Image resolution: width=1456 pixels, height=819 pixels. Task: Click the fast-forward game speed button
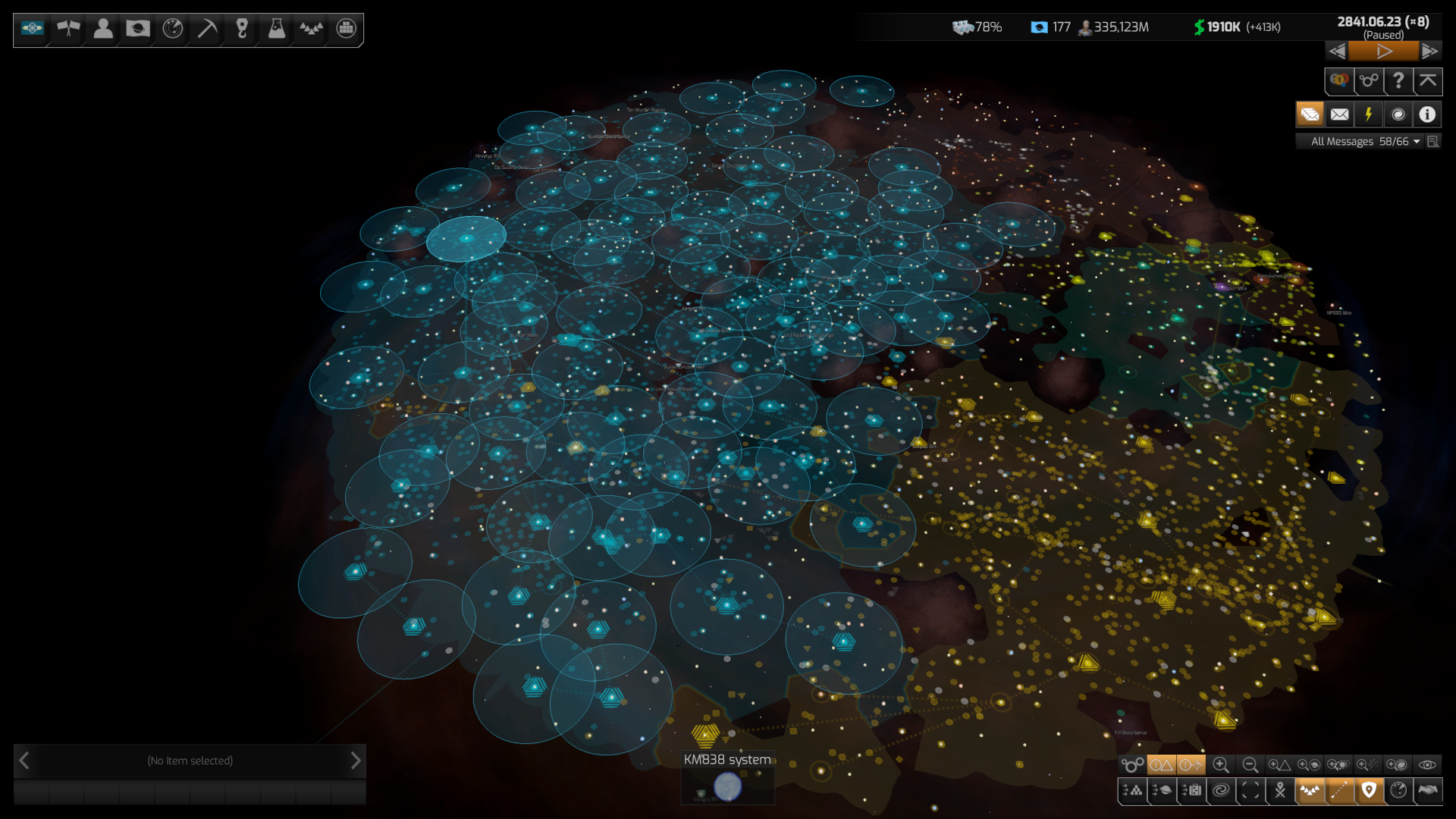coord(1431,51)
